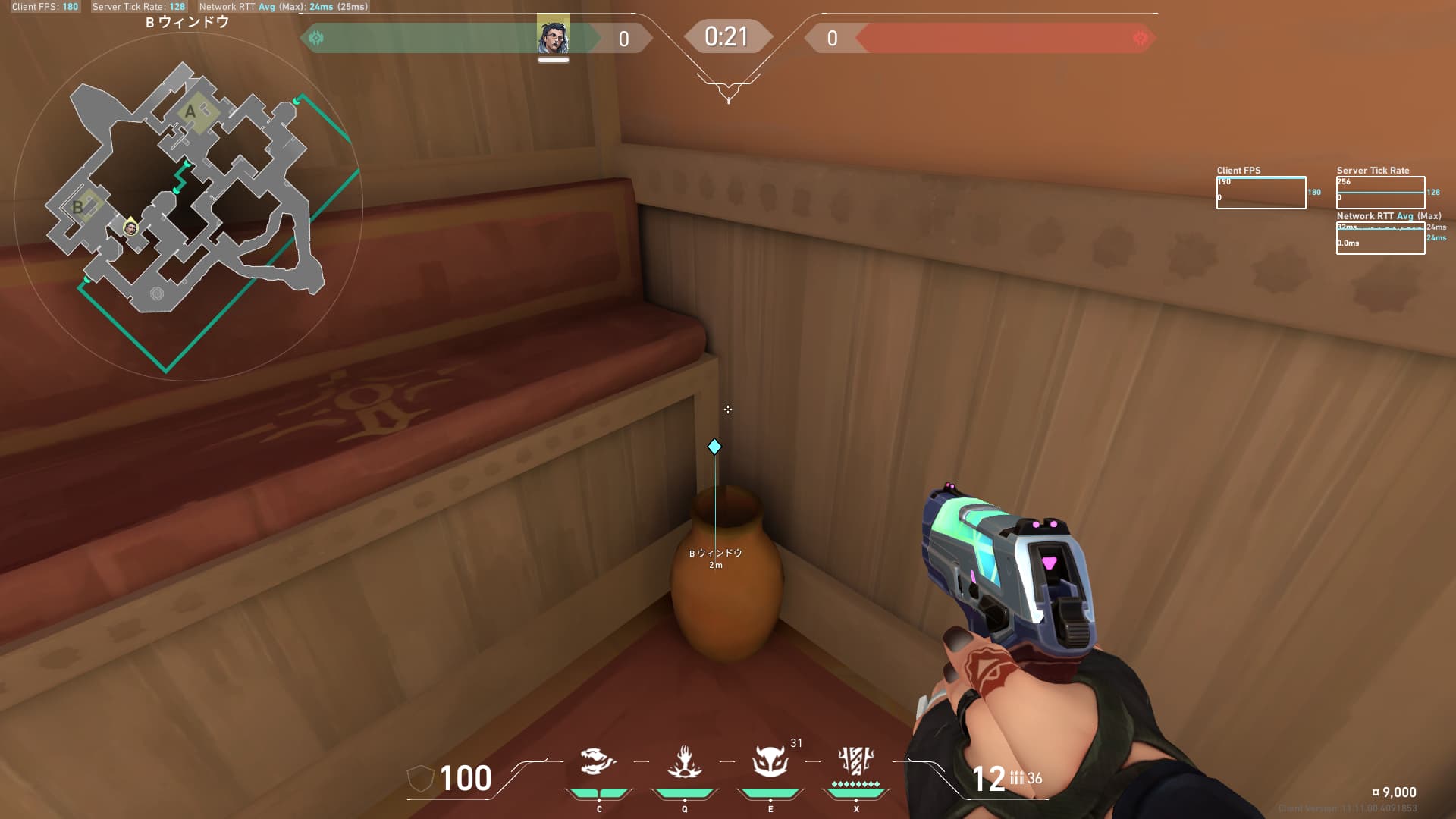The height and width of the screenshot is (819, 1456).
Task: Use the Seize ability icon
Action: coord(684,761)
